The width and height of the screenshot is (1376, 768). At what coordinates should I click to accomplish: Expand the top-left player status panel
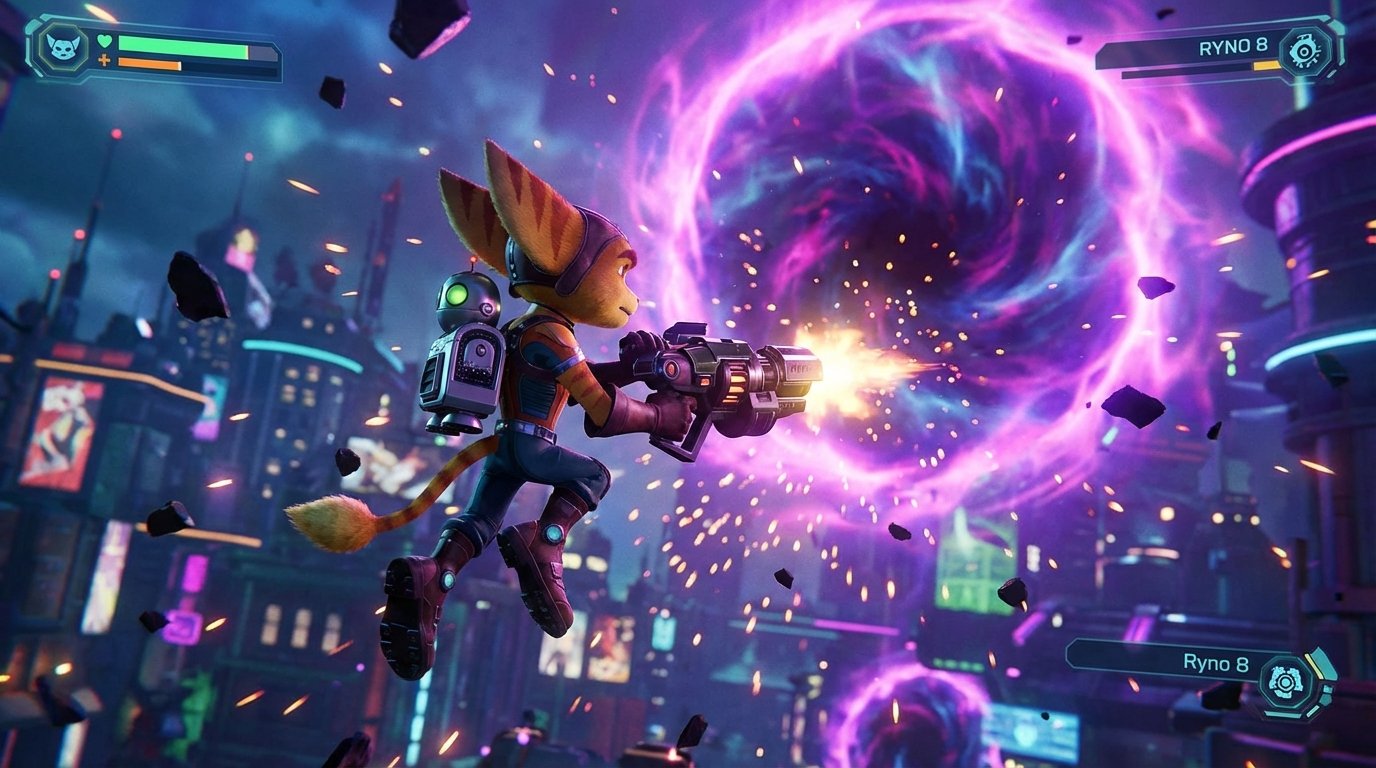tap(150, 50)
